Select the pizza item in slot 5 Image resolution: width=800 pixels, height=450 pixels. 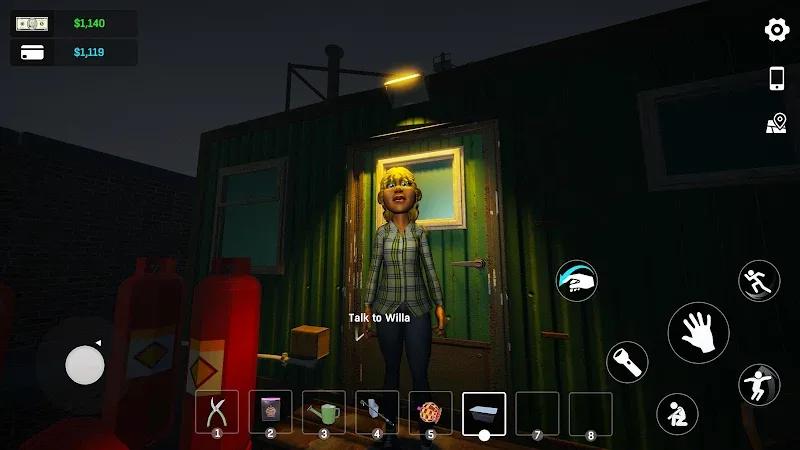coord(430,411)
